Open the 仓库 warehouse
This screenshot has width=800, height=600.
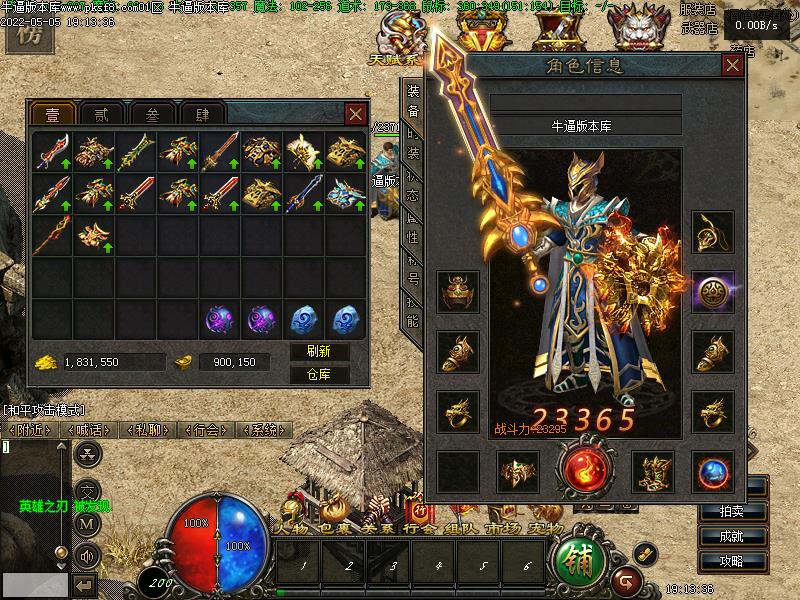(319, 375)
